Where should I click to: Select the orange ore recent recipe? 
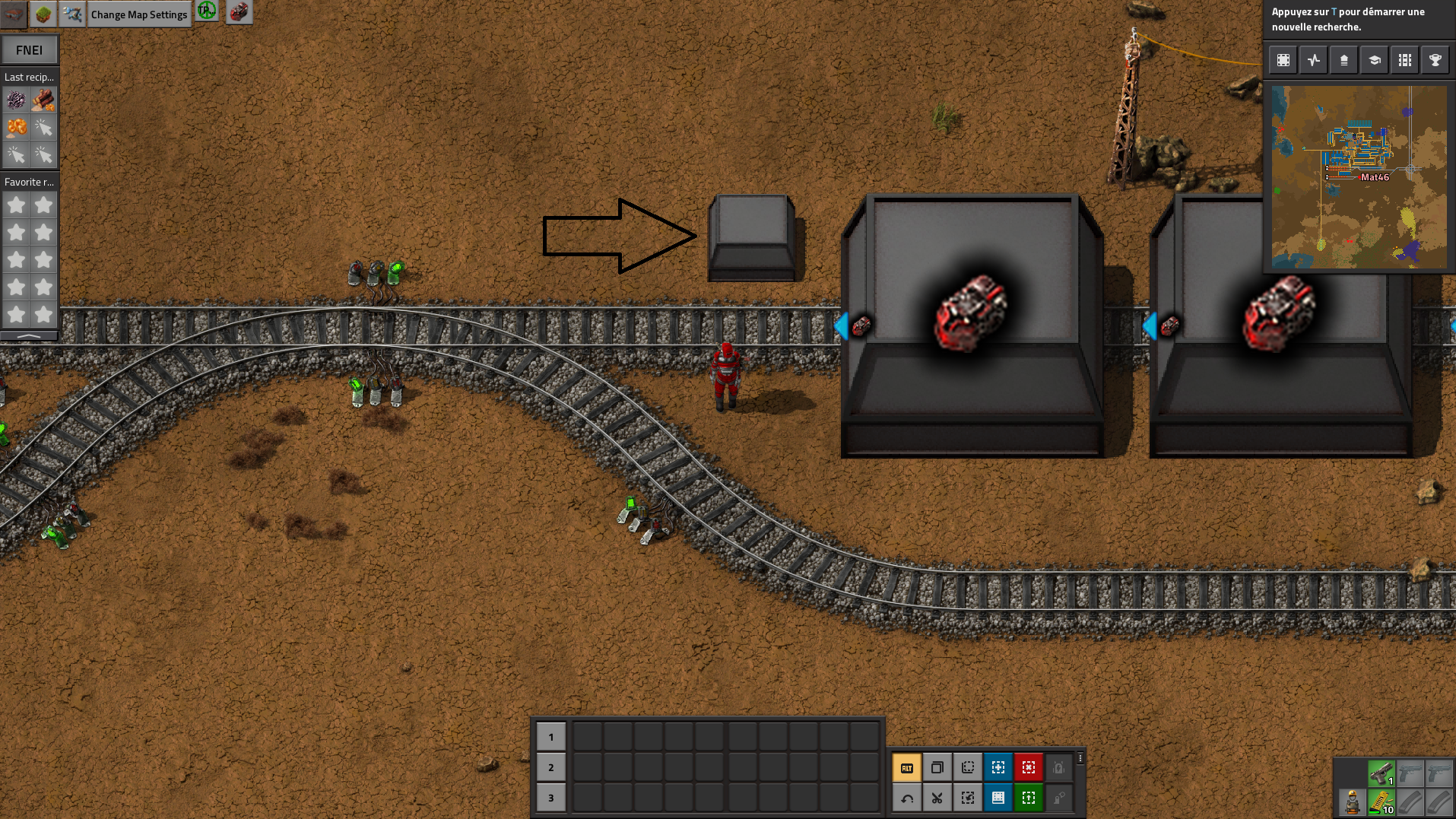16,128
